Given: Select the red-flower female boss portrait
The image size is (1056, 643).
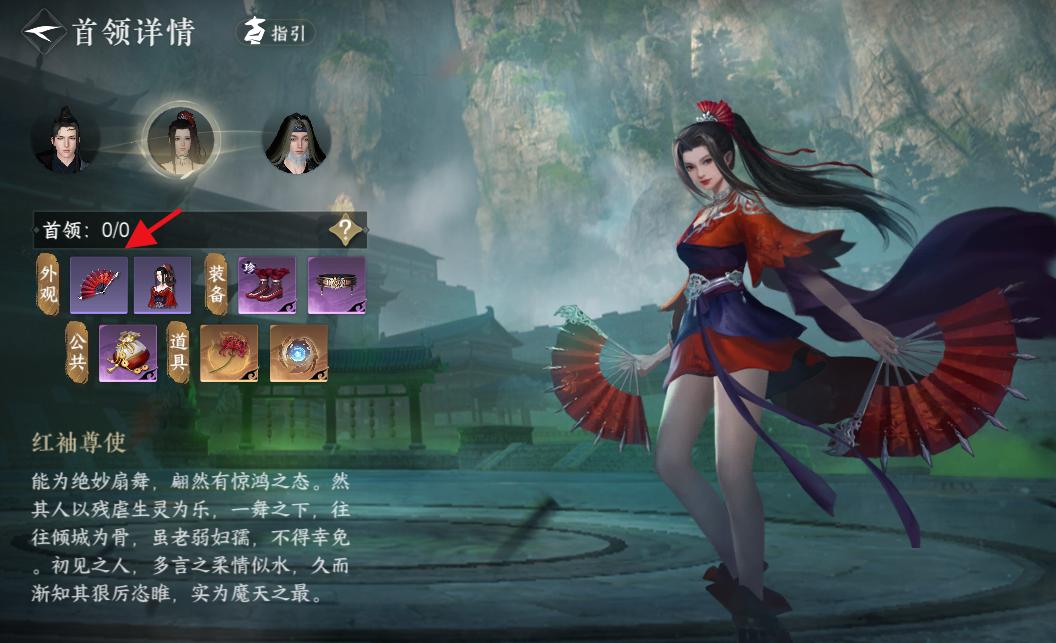Looking at the screenshot, I should coord(182,139).
